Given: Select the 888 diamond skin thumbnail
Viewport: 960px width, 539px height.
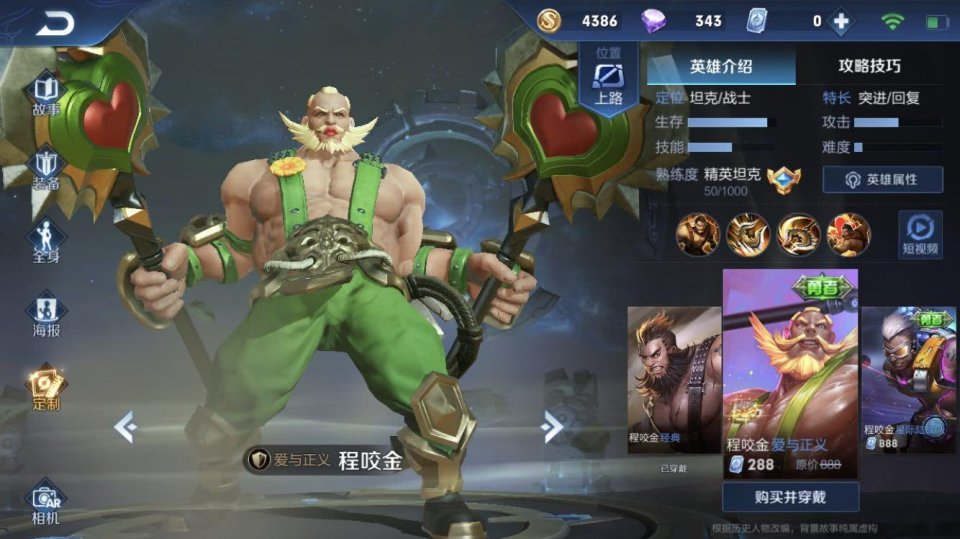Looking at the screenshot, I should click(909, 380).
